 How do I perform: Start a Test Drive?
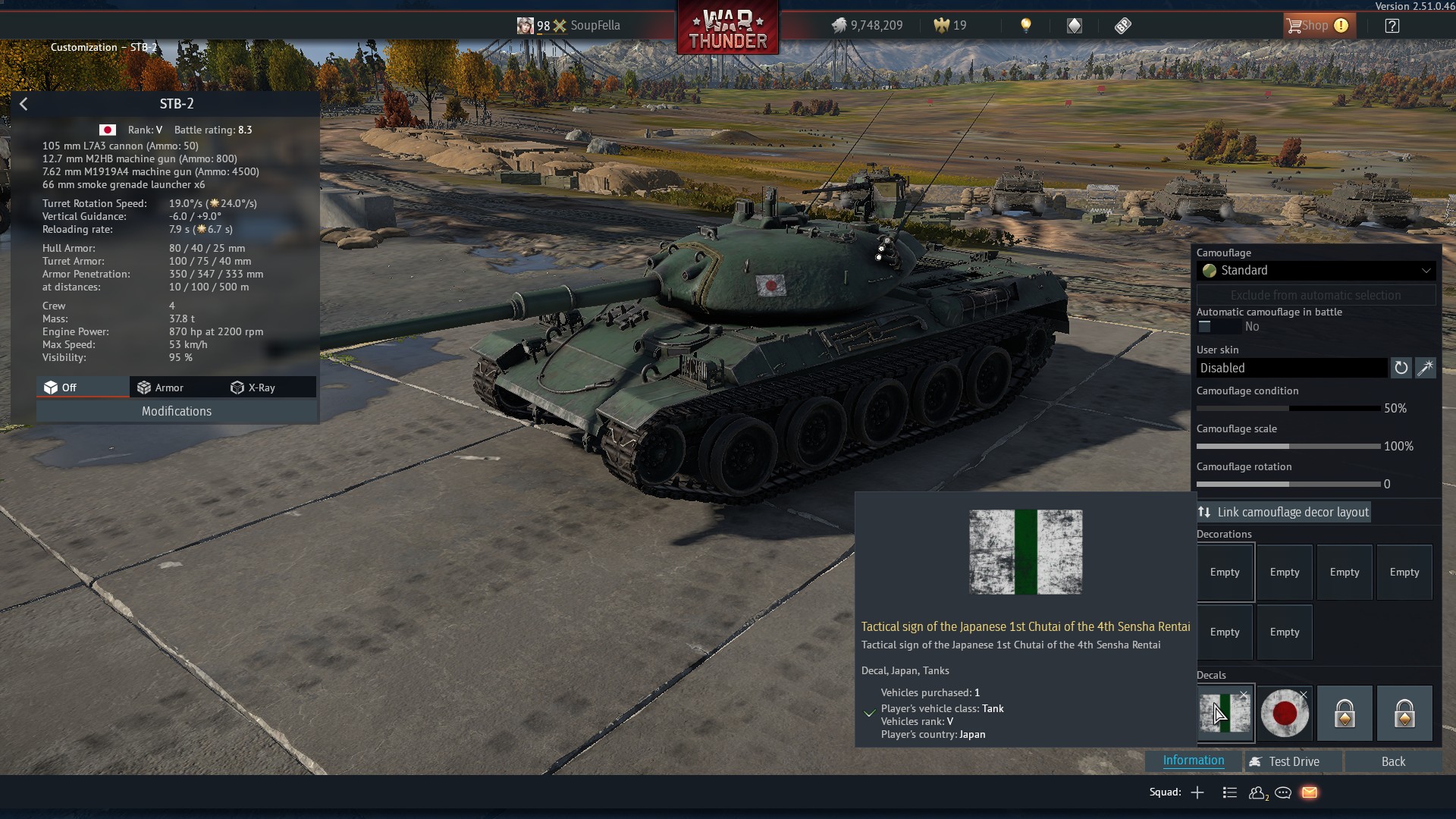click(x=1285, y=761)
